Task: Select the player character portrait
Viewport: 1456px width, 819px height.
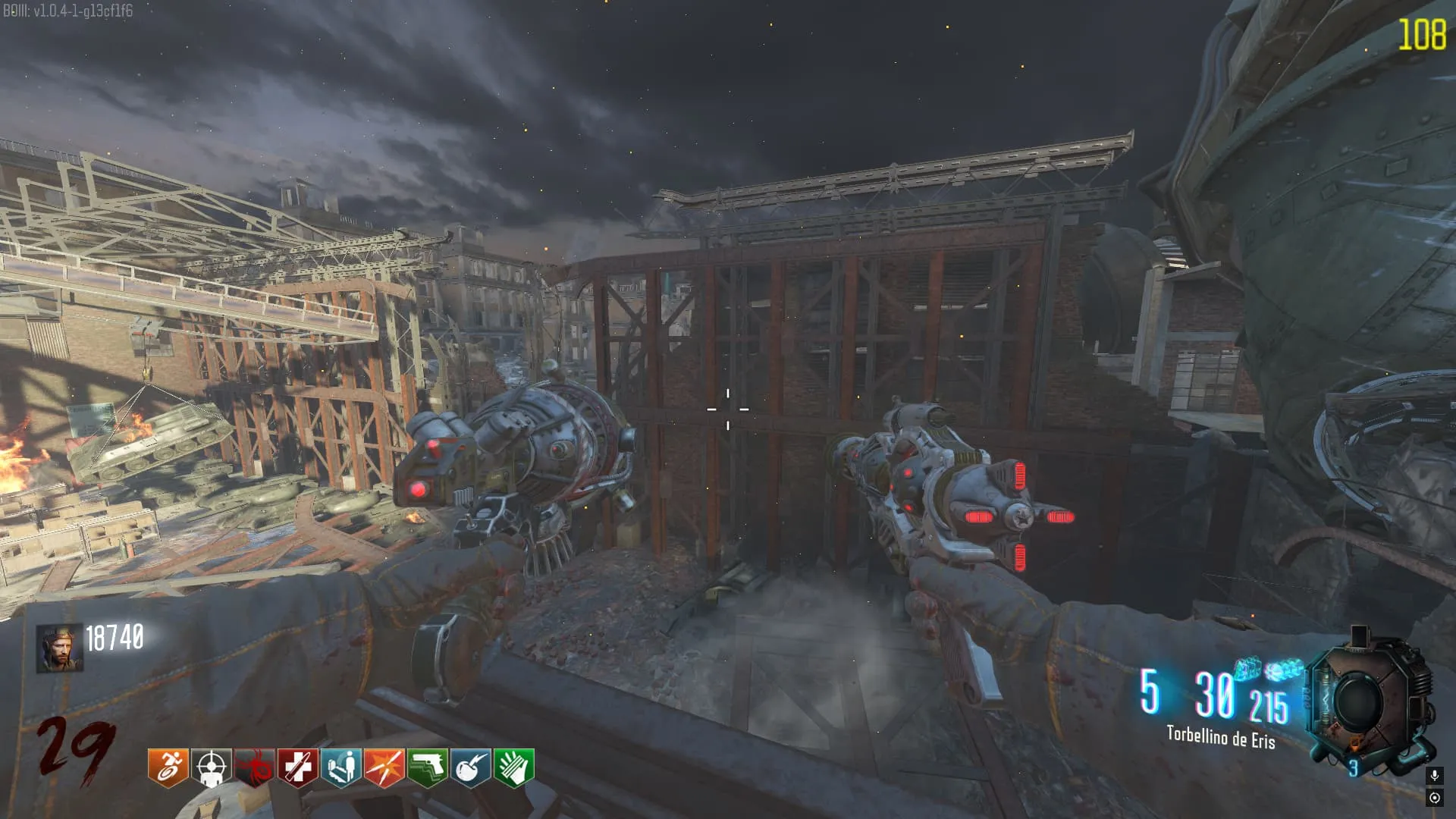Action: coord(60,648)
